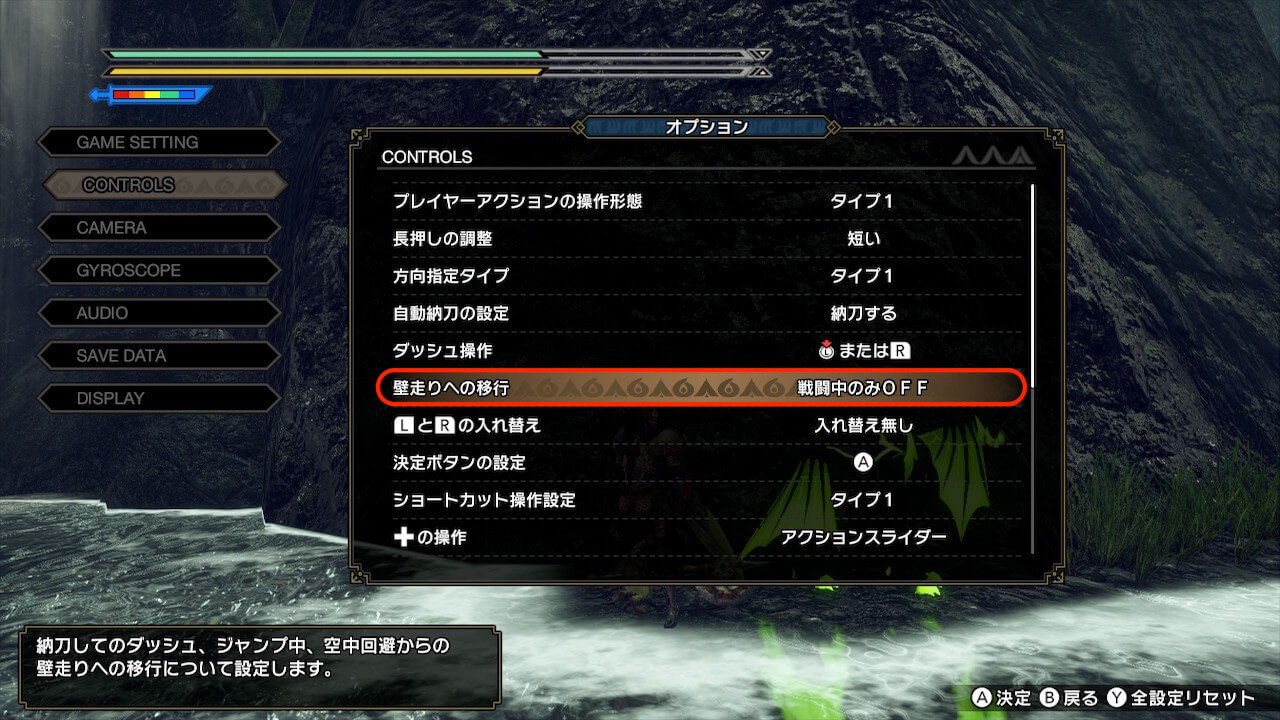Select the 方向指定タイプ setting row
Screen dimensions: 1280x720
coord(700,276)
